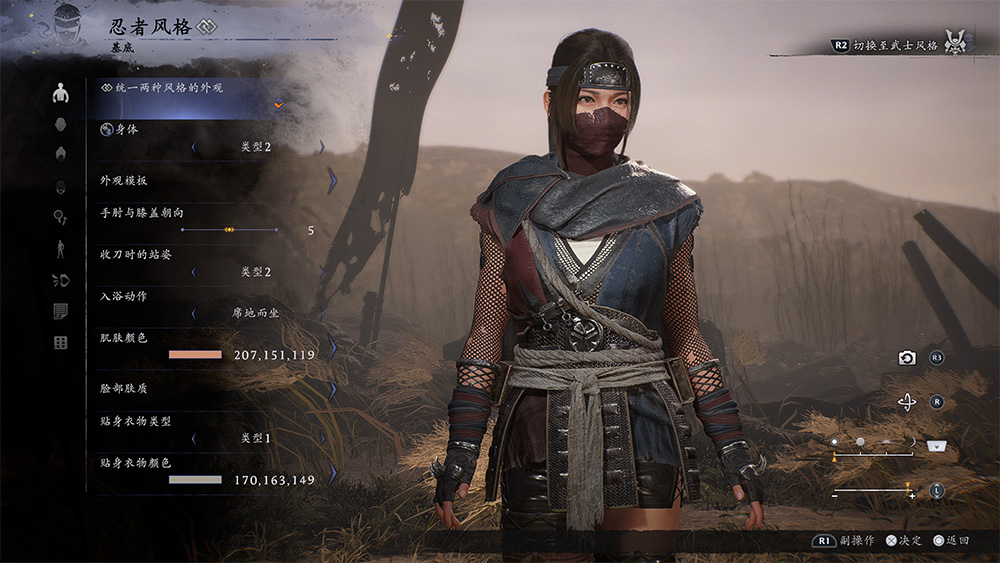Image resolution: width=1000 pixels, height=563 pixels.
Task: Switch to the flame-shaped hair category tab
Action: pos(61,153)
